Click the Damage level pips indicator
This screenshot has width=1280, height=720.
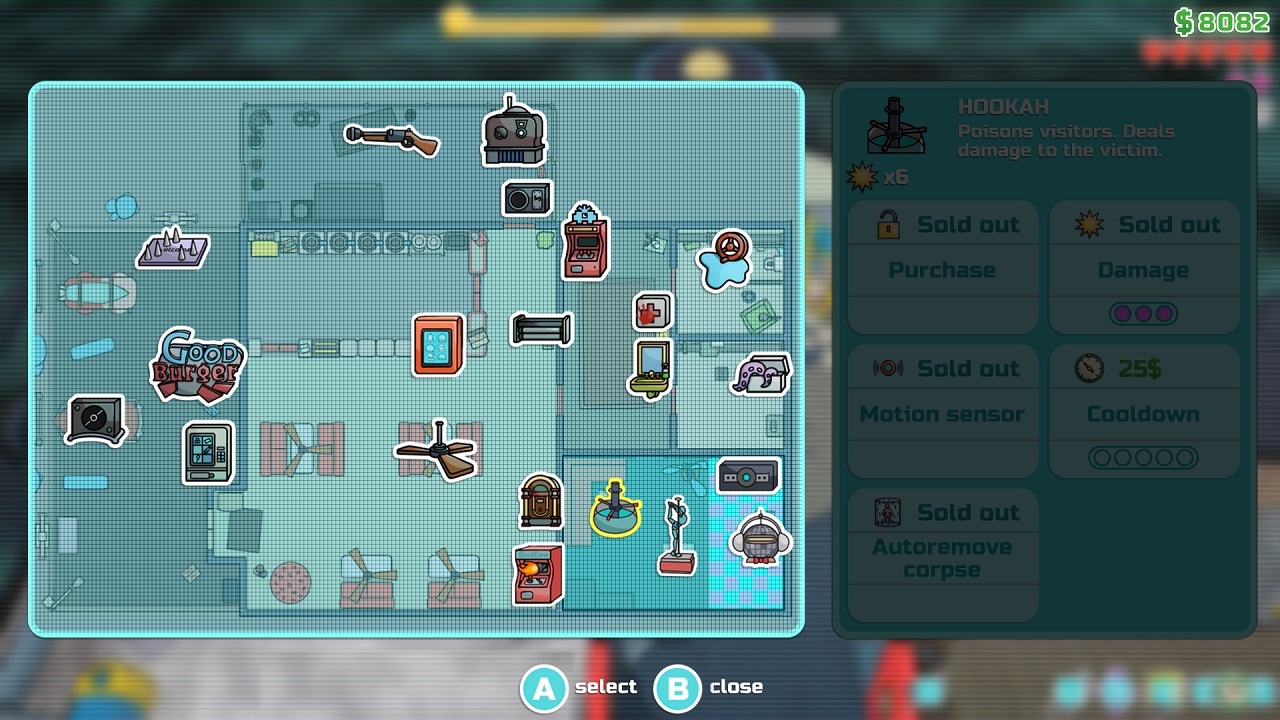(1144, 311)
